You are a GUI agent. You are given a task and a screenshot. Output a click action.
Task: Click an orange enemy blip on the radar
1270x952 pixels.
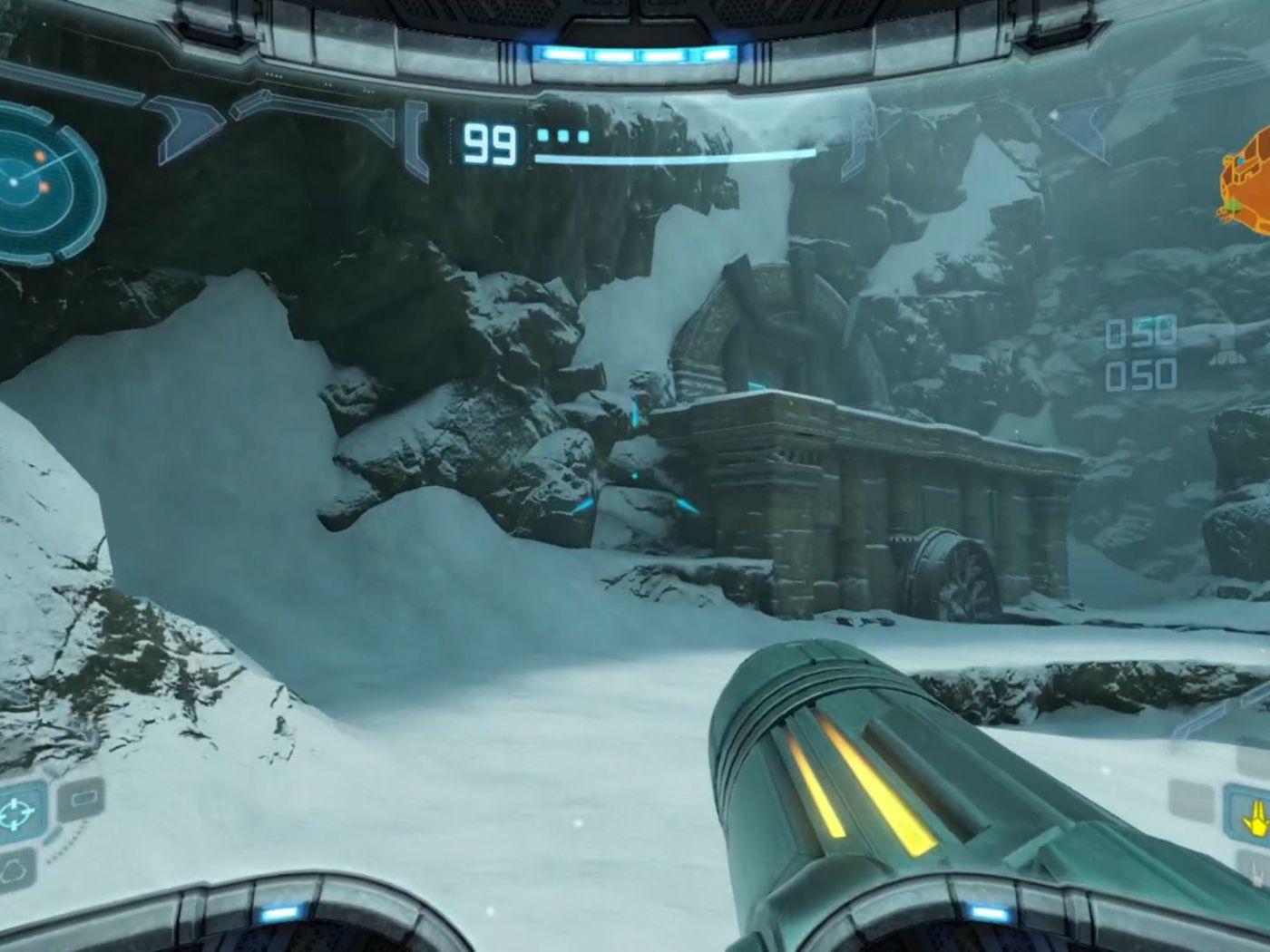(x=41, y=155)
